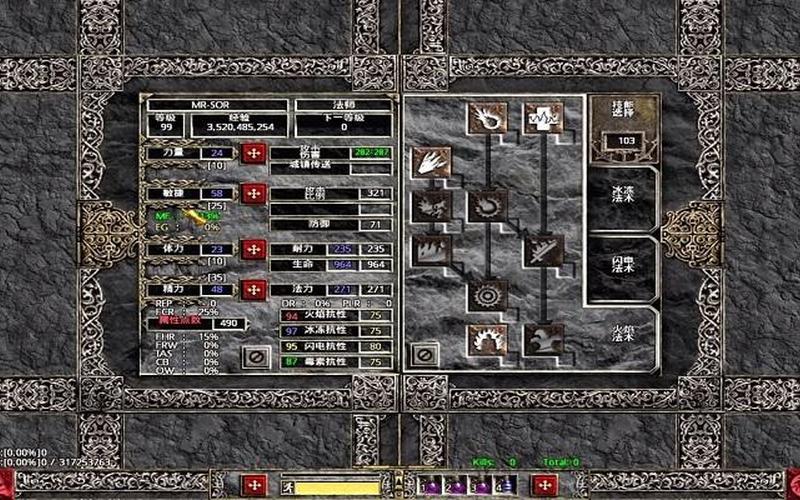Add a point to Strength (力量)
Screen dimensions: 800x500
(x=254, y=153)
